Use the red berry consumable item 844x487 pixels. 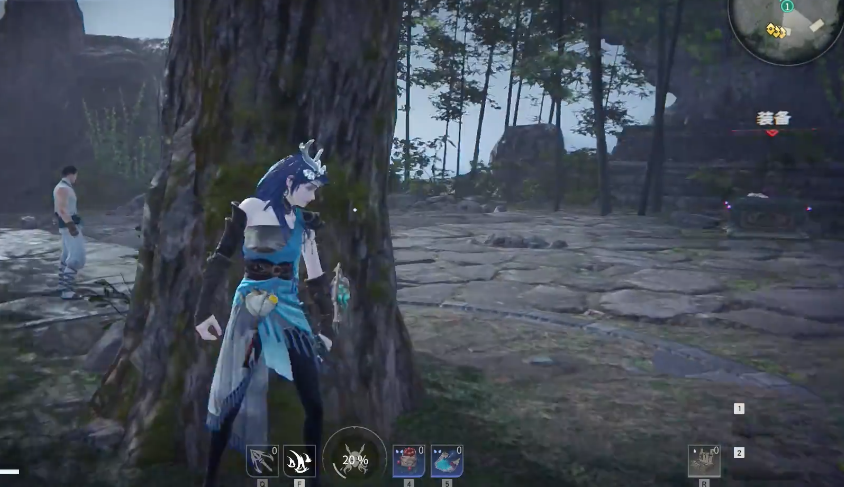pyautogui.click(x=408, y=461)
